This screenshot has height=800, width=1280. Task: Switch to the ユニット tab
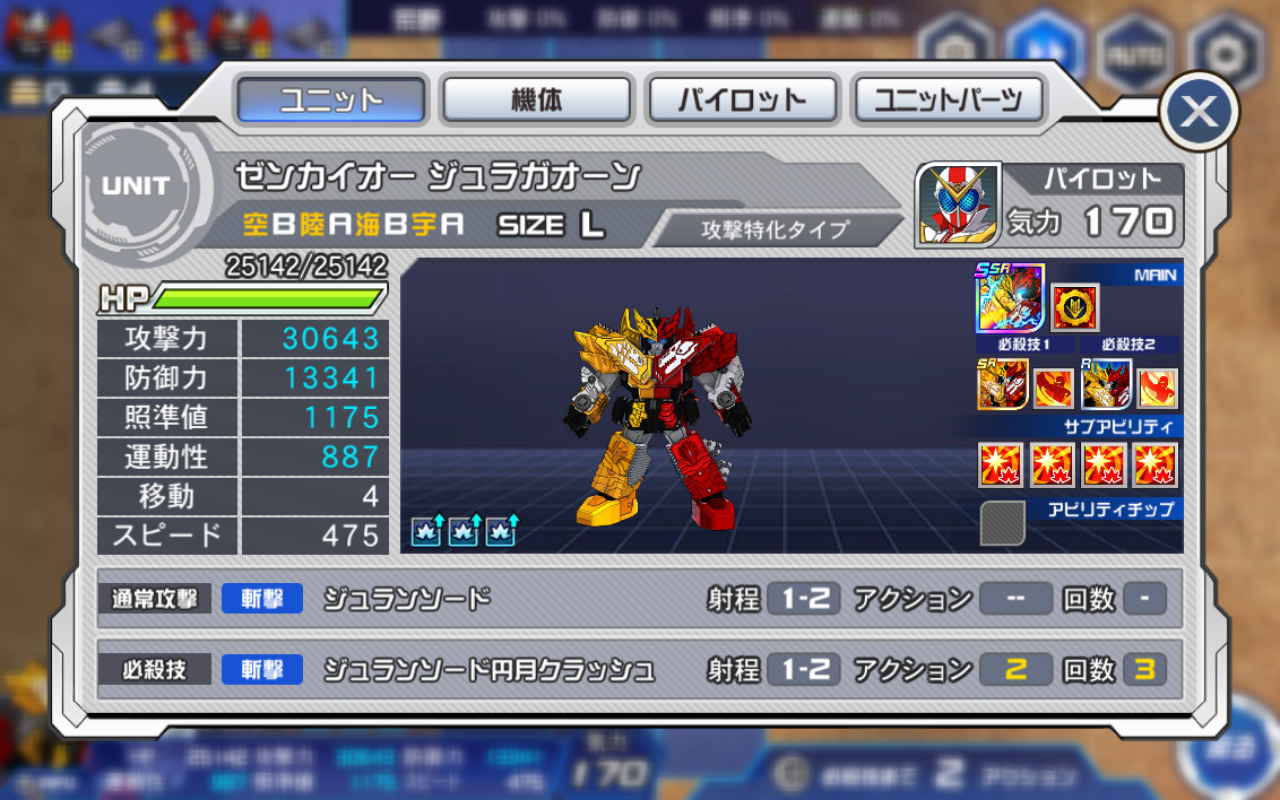[331, 100]
